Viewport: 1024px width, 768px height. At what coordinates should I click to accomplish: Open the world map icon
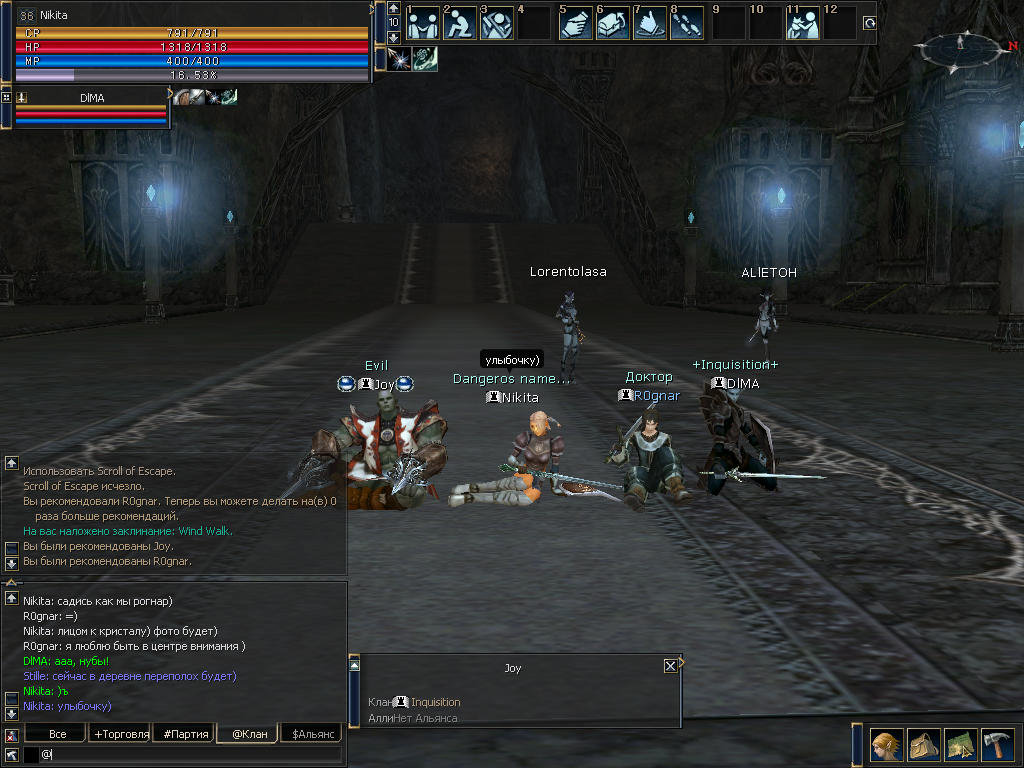pyautogui.click(x=961, y=745)
